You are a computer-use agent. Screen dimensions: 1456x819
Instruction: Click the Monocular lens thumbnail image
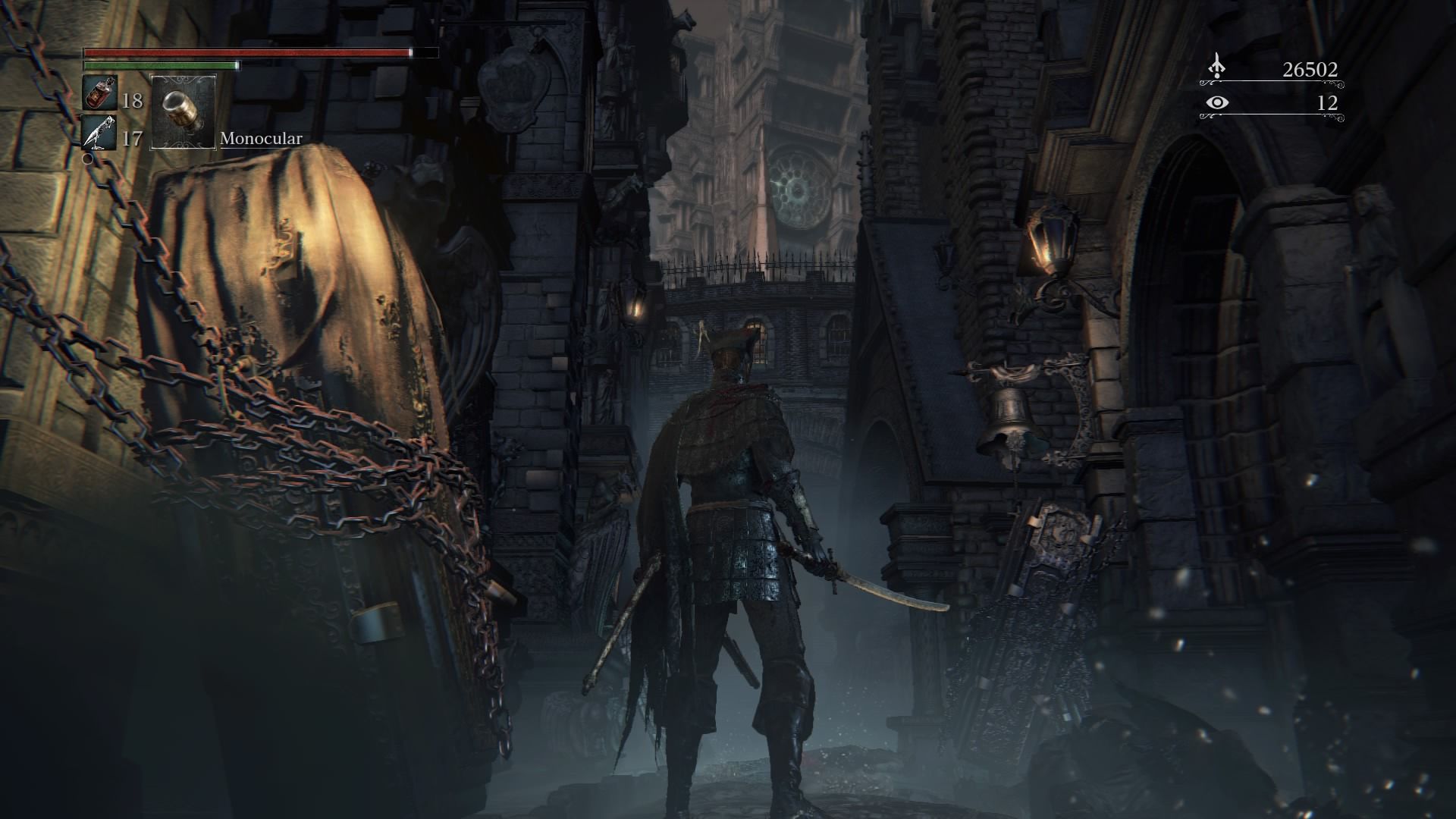[182, 112]
